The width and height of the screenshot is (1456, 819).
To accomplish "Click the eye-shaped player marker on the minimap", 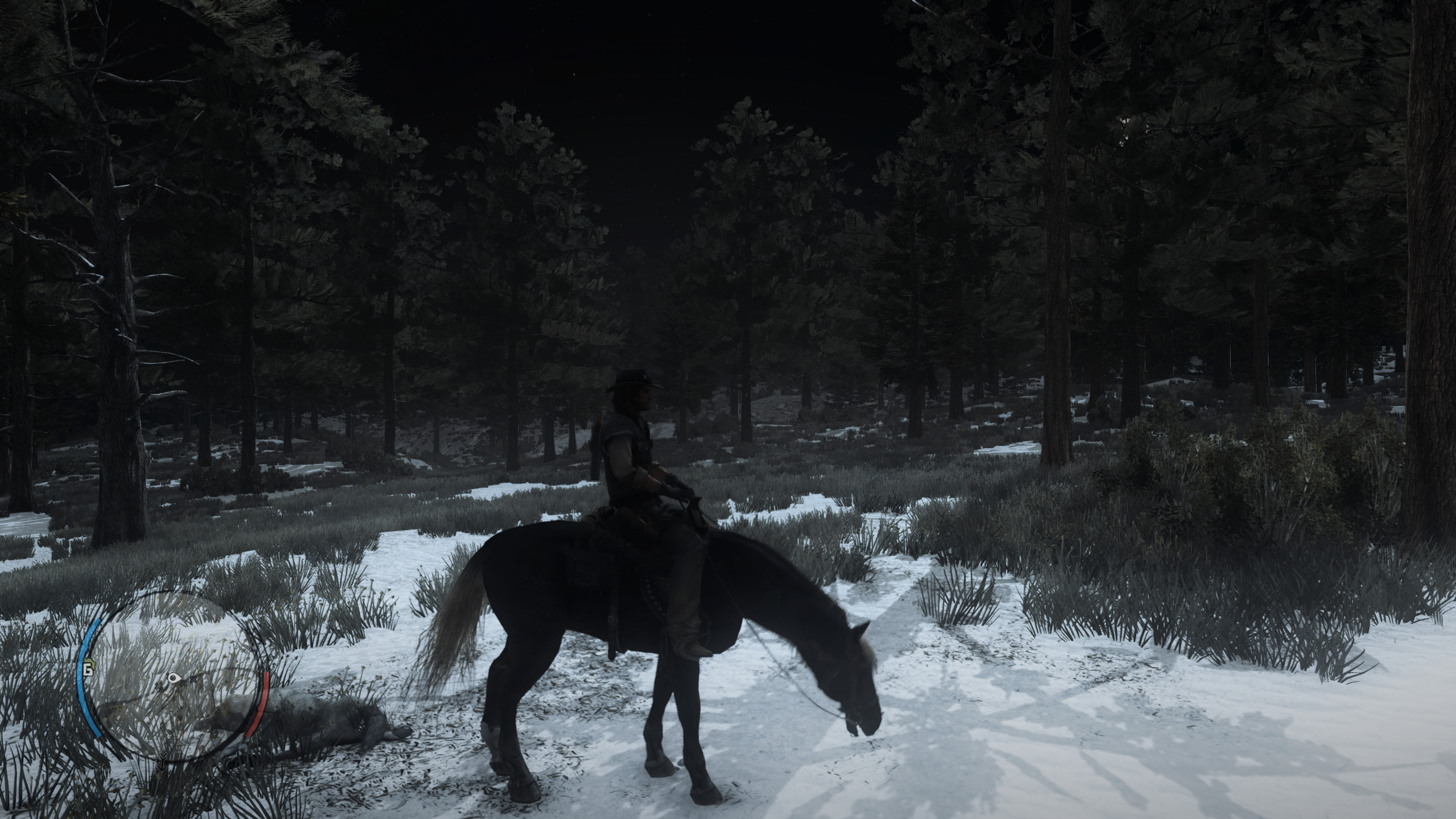I will tap(173, 678).
